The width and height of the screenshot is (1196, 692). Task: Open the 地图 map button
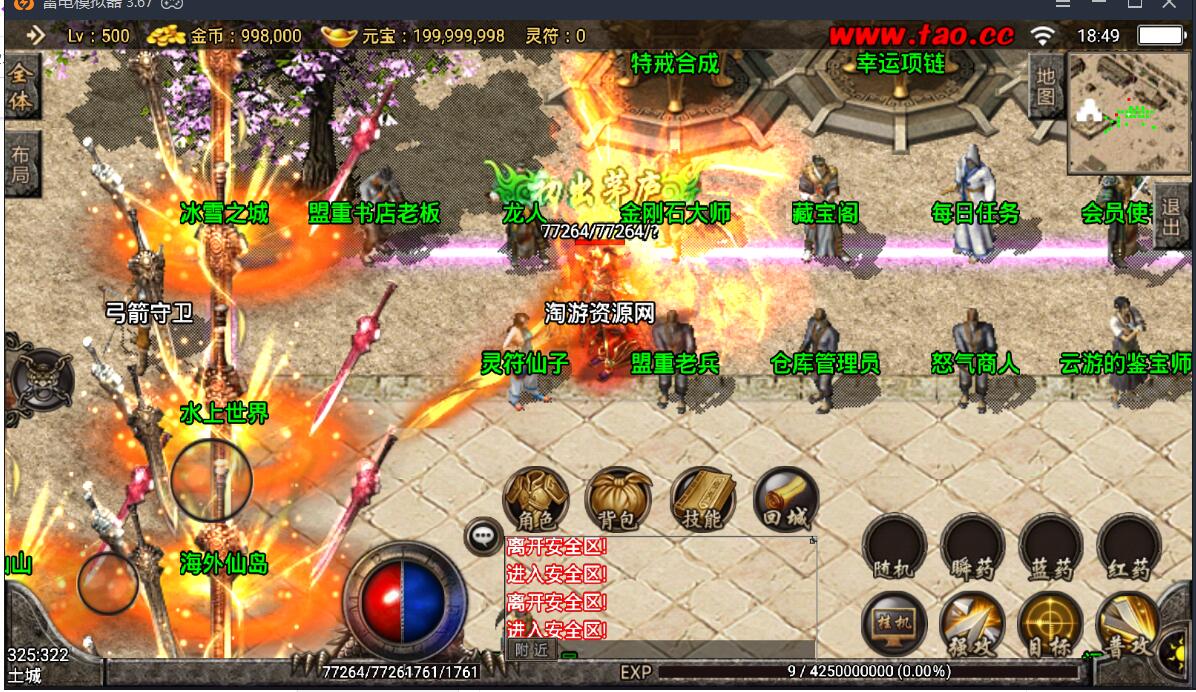tap(1045, 86)
